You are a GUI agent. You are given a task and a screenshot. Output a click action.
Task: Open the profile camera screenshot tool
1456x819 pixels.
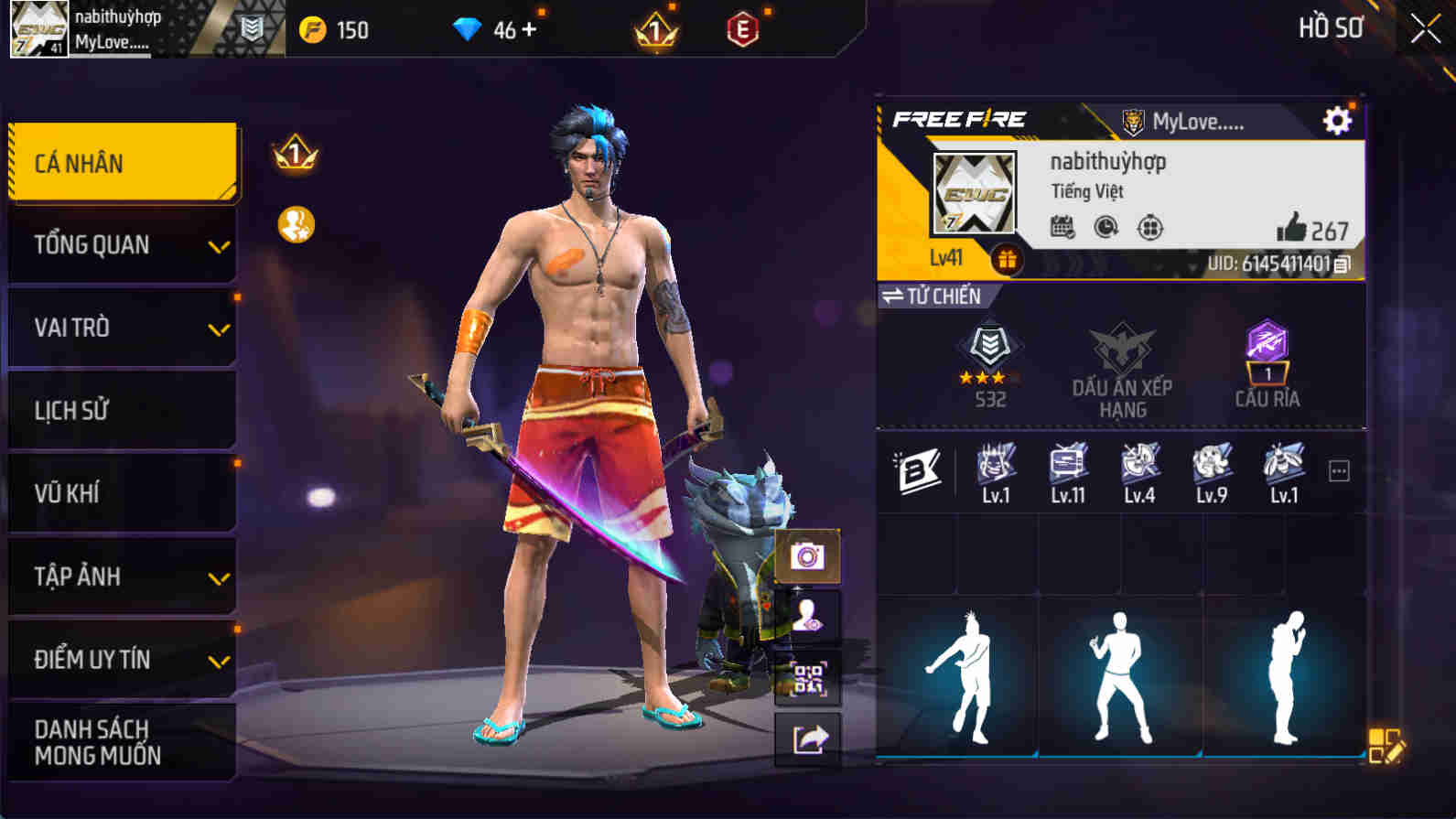[808, 555]
